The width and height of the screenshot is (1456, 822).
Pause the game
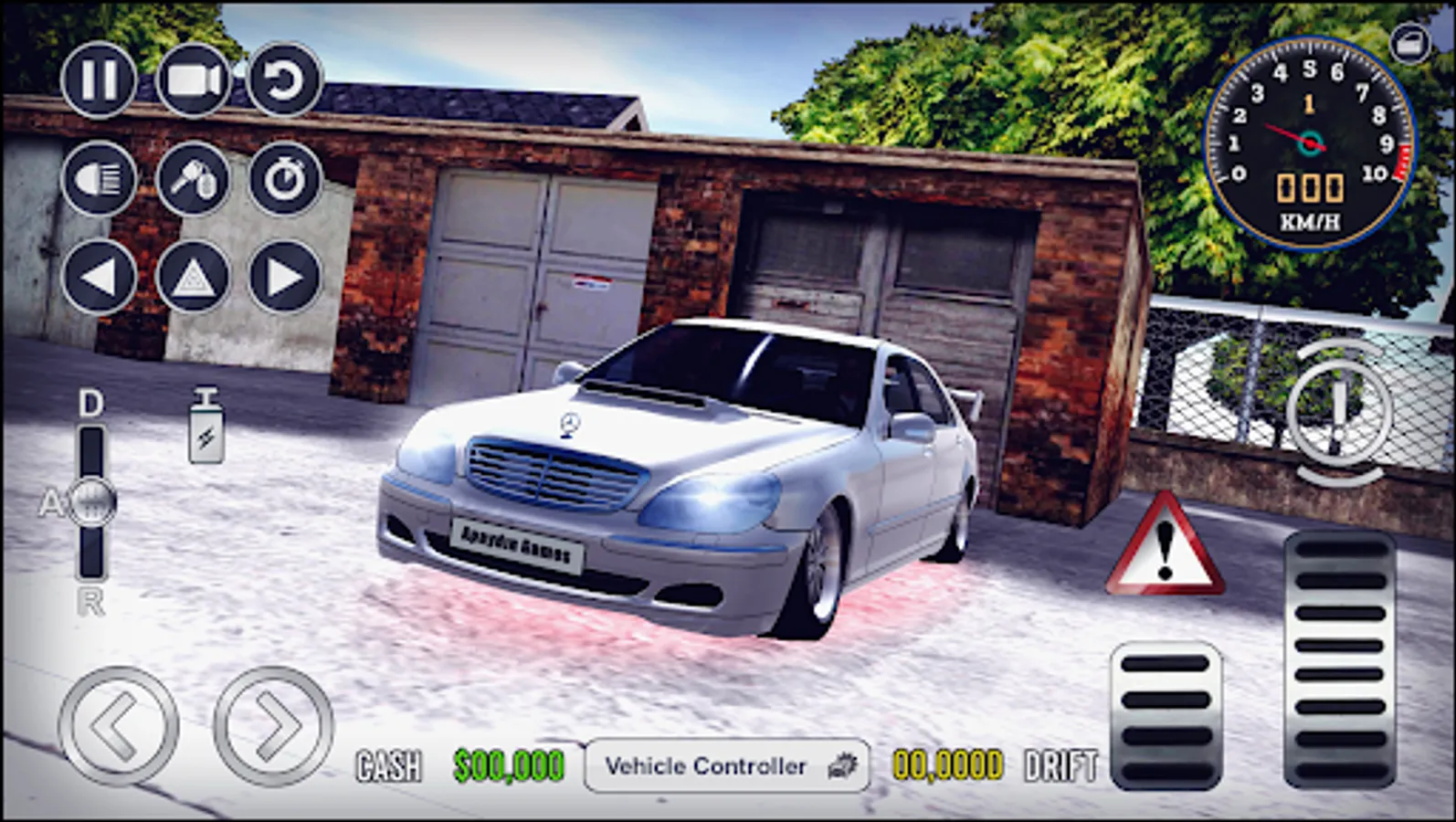(100, 80)
